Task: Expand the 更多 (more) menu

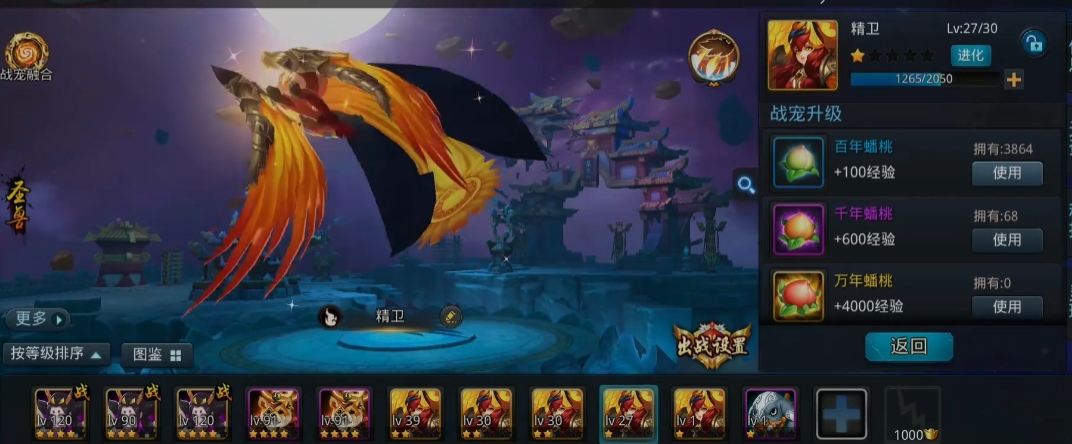Action: [x=40, y=319]
